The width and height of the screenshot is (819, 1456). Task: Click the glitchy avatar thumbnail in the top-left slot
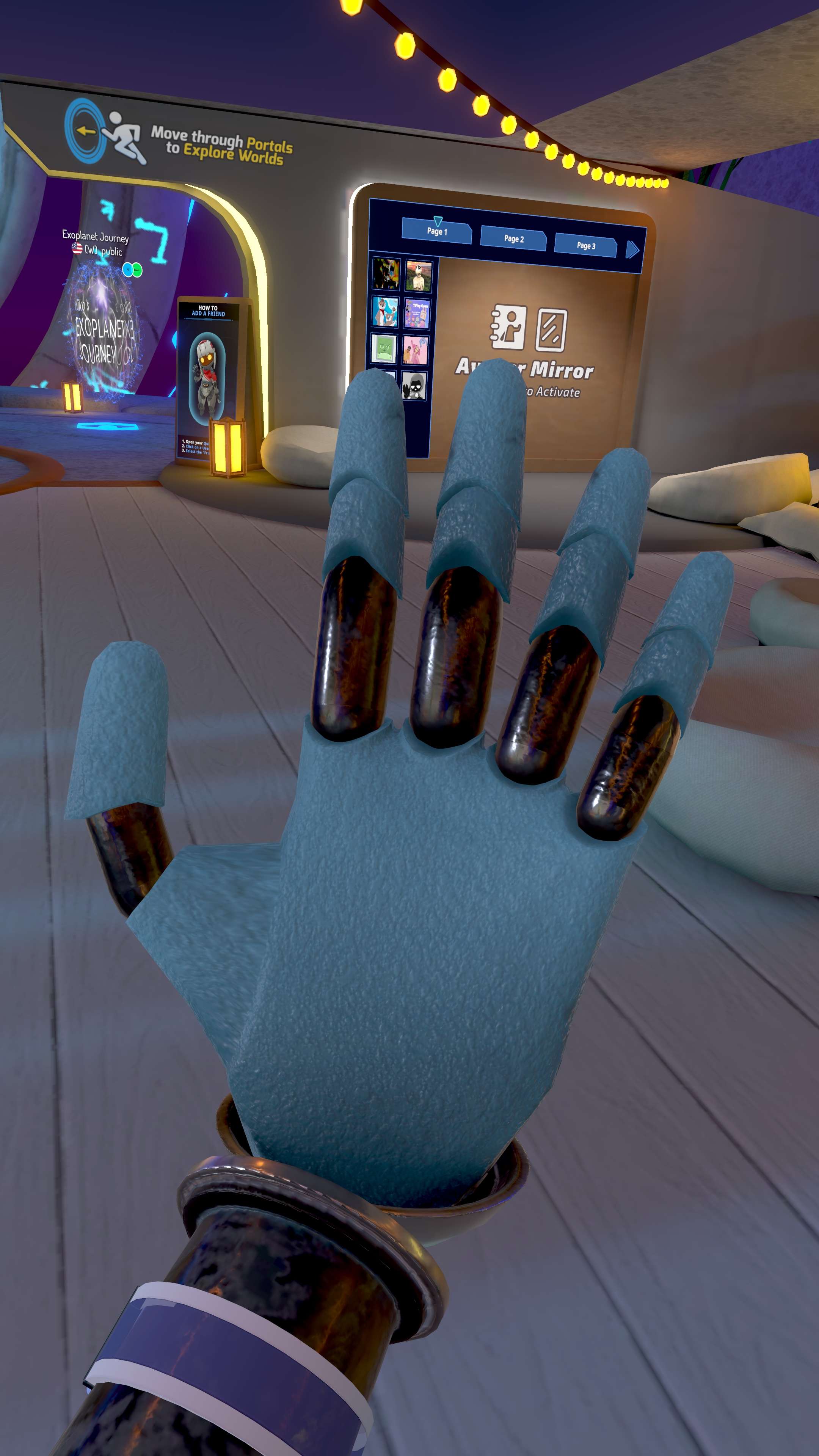click(387, 273)
